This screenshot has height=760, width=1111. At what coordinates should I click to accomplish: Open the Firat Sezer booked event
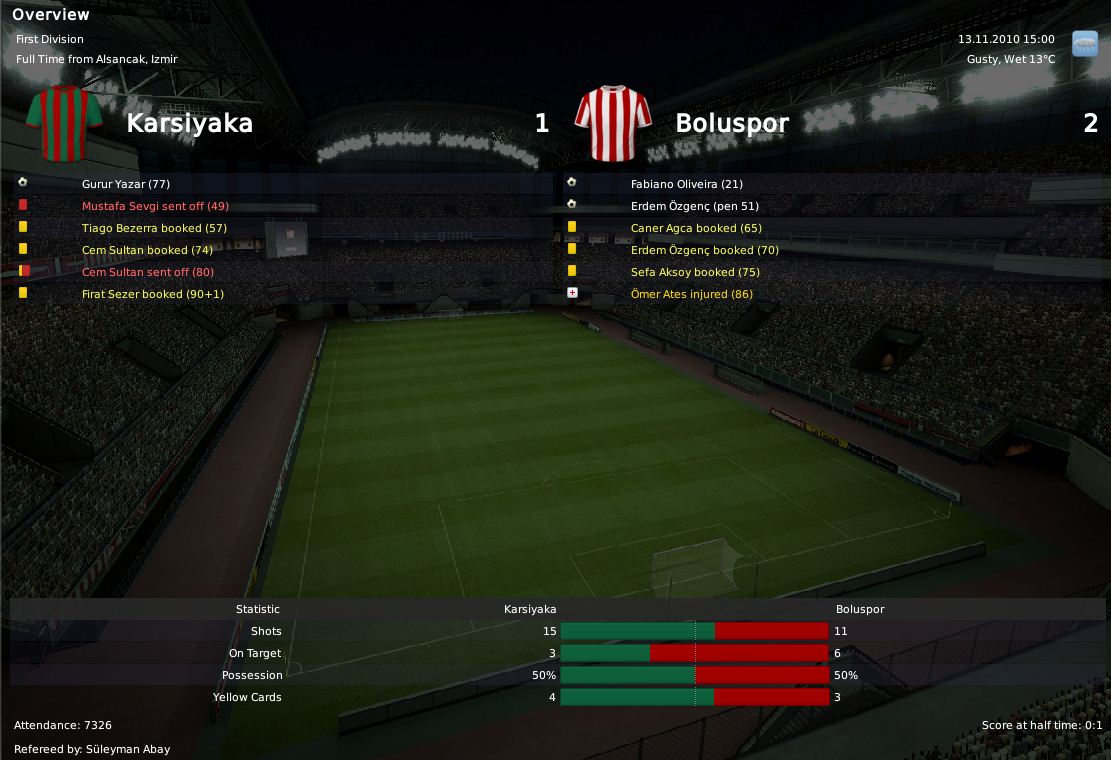pyautogui.click(x=153, y=294)
